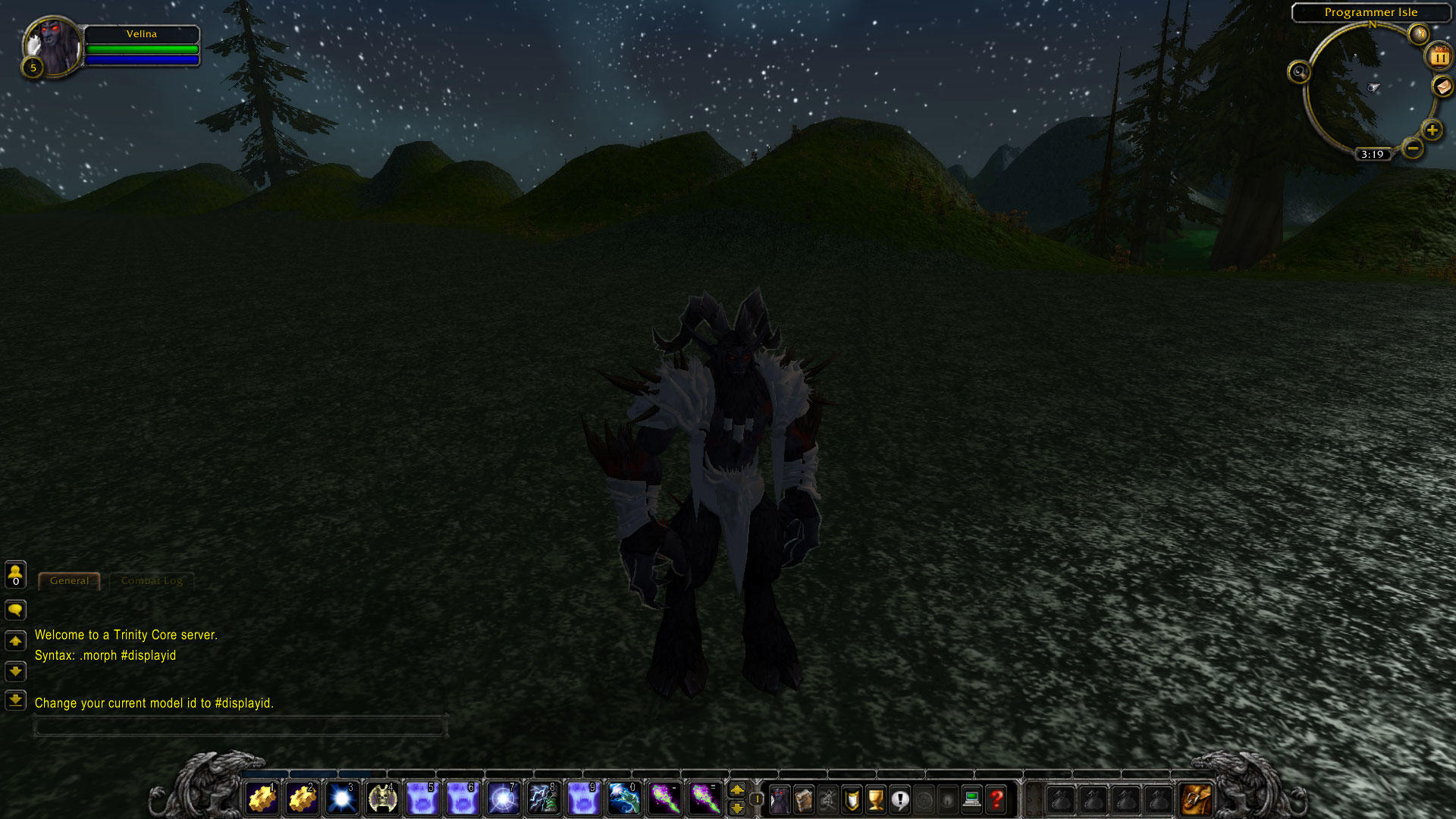
Task: Trigger the blue glowing hand spell in slot 0
Action: tap(623, 799)
